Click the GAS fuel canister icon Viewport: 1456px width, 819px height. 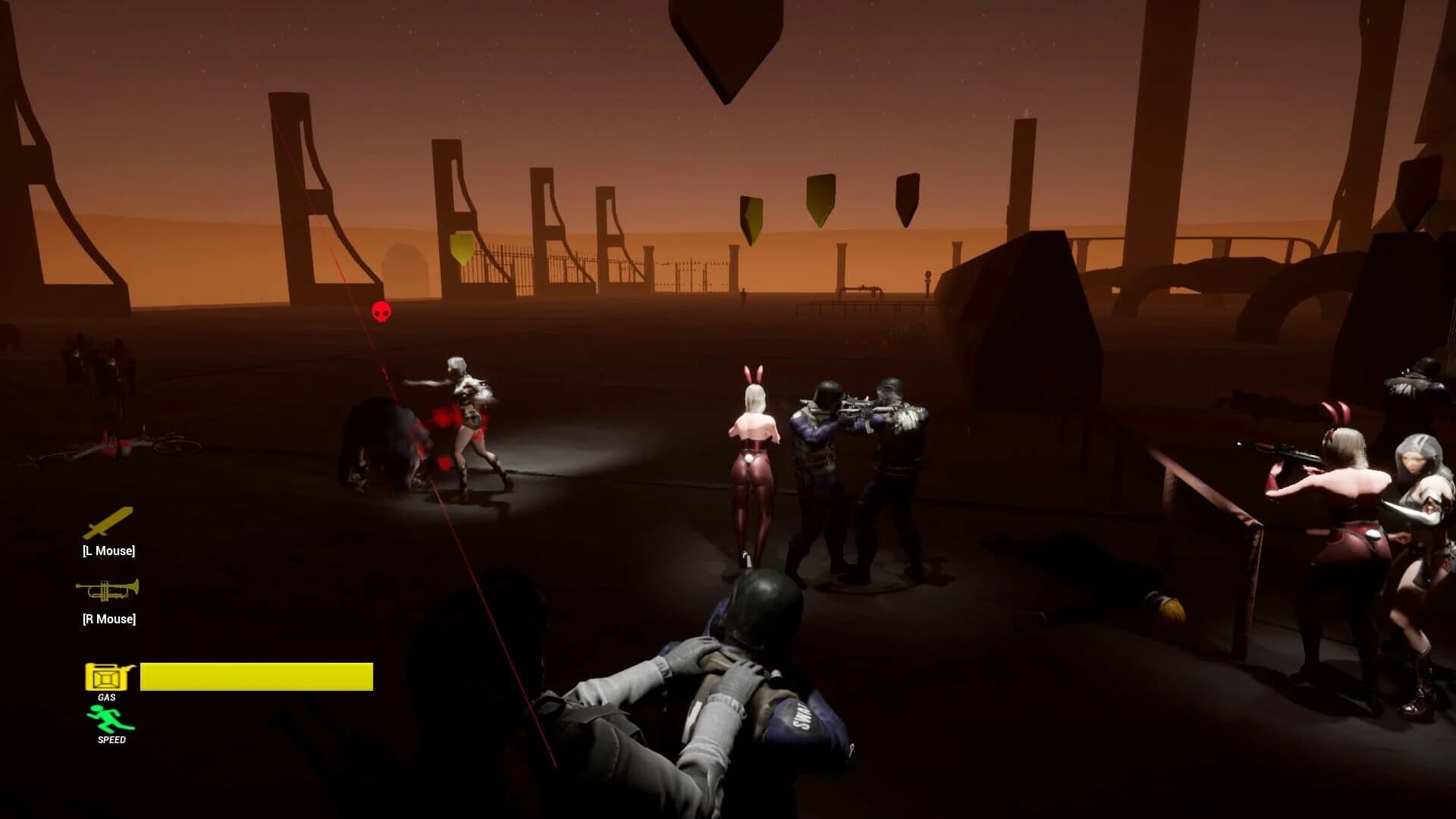105,678
